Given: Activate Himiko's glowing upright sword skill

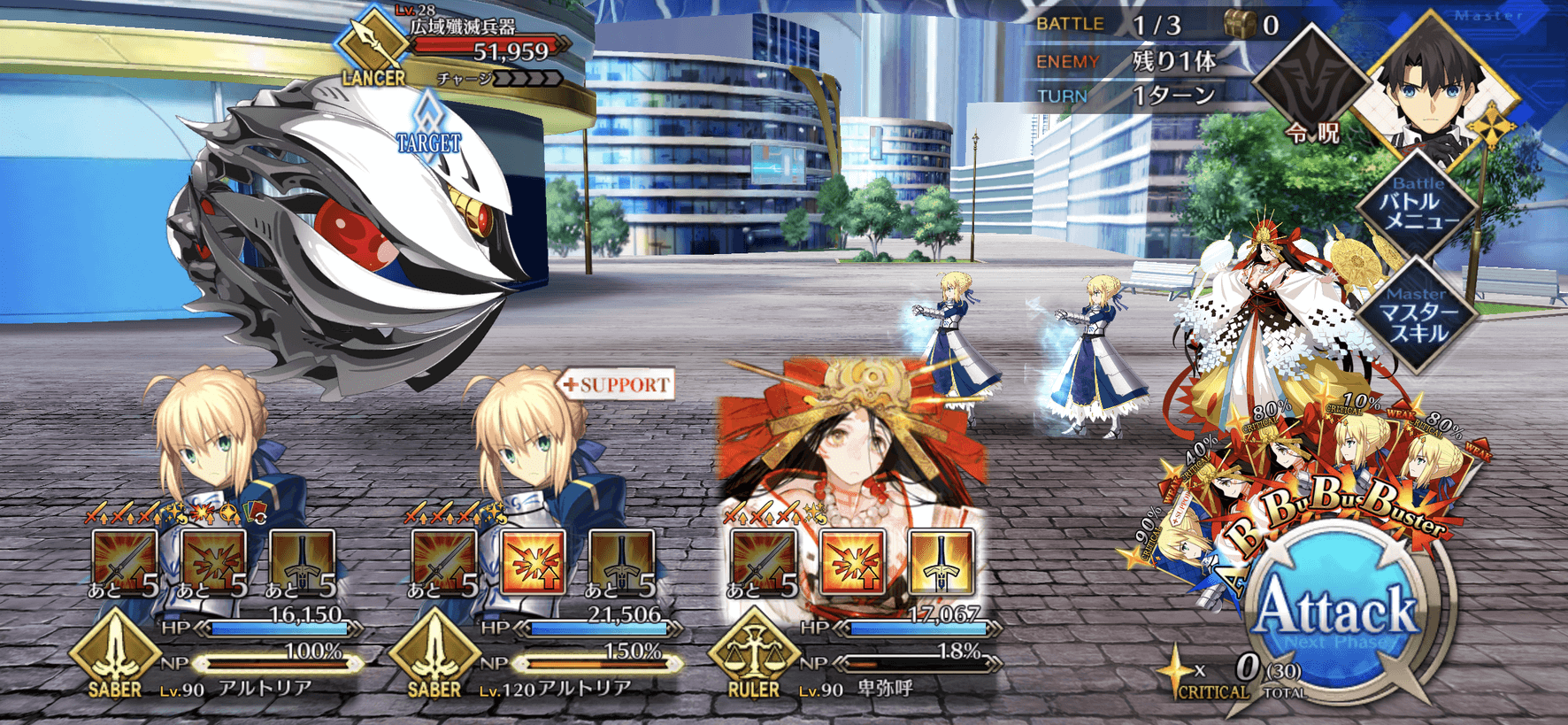Looking at the screenshot, I should (941, 562).
